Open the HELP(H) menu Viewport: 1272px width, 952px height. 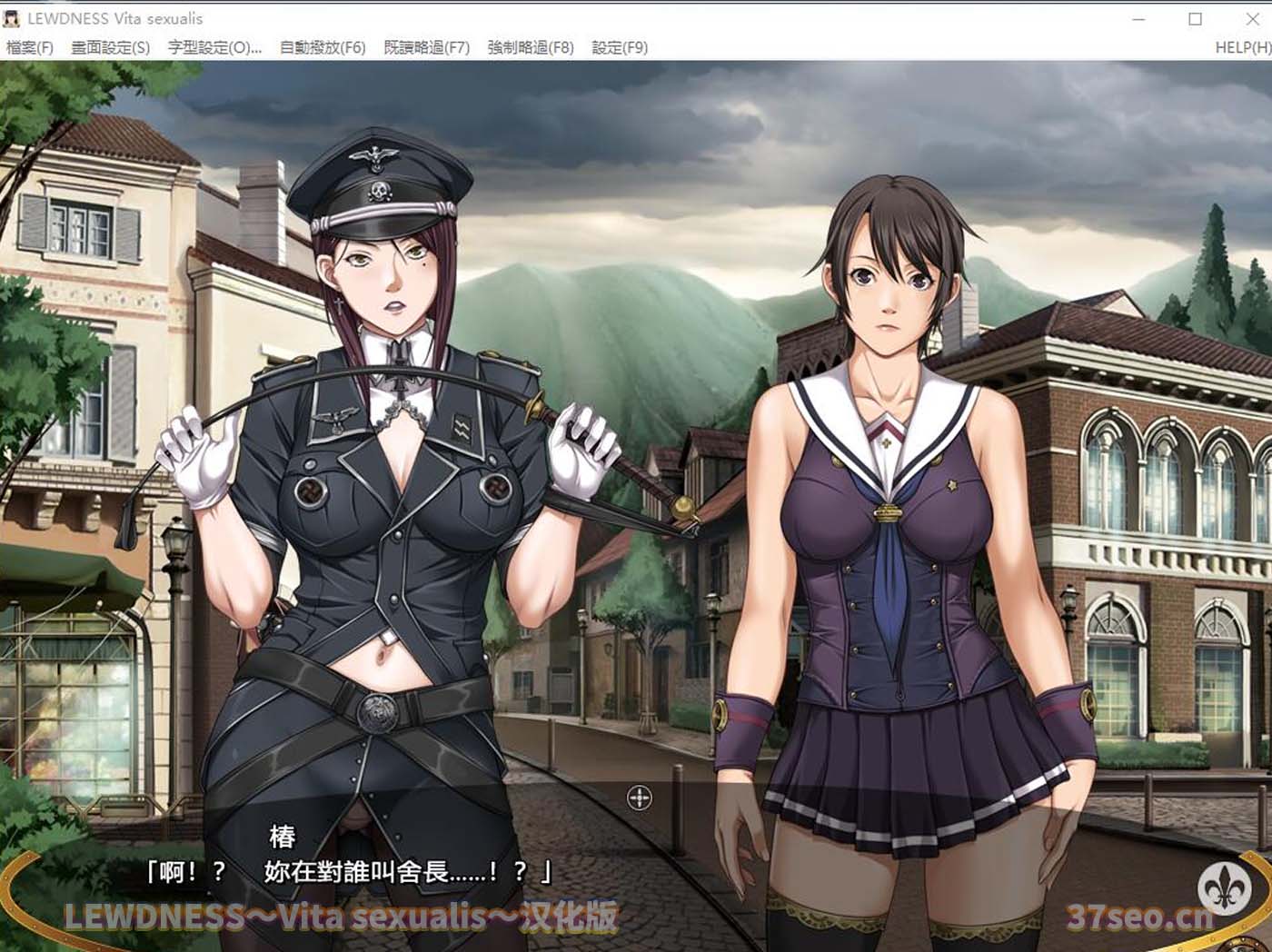[1241, 47]
